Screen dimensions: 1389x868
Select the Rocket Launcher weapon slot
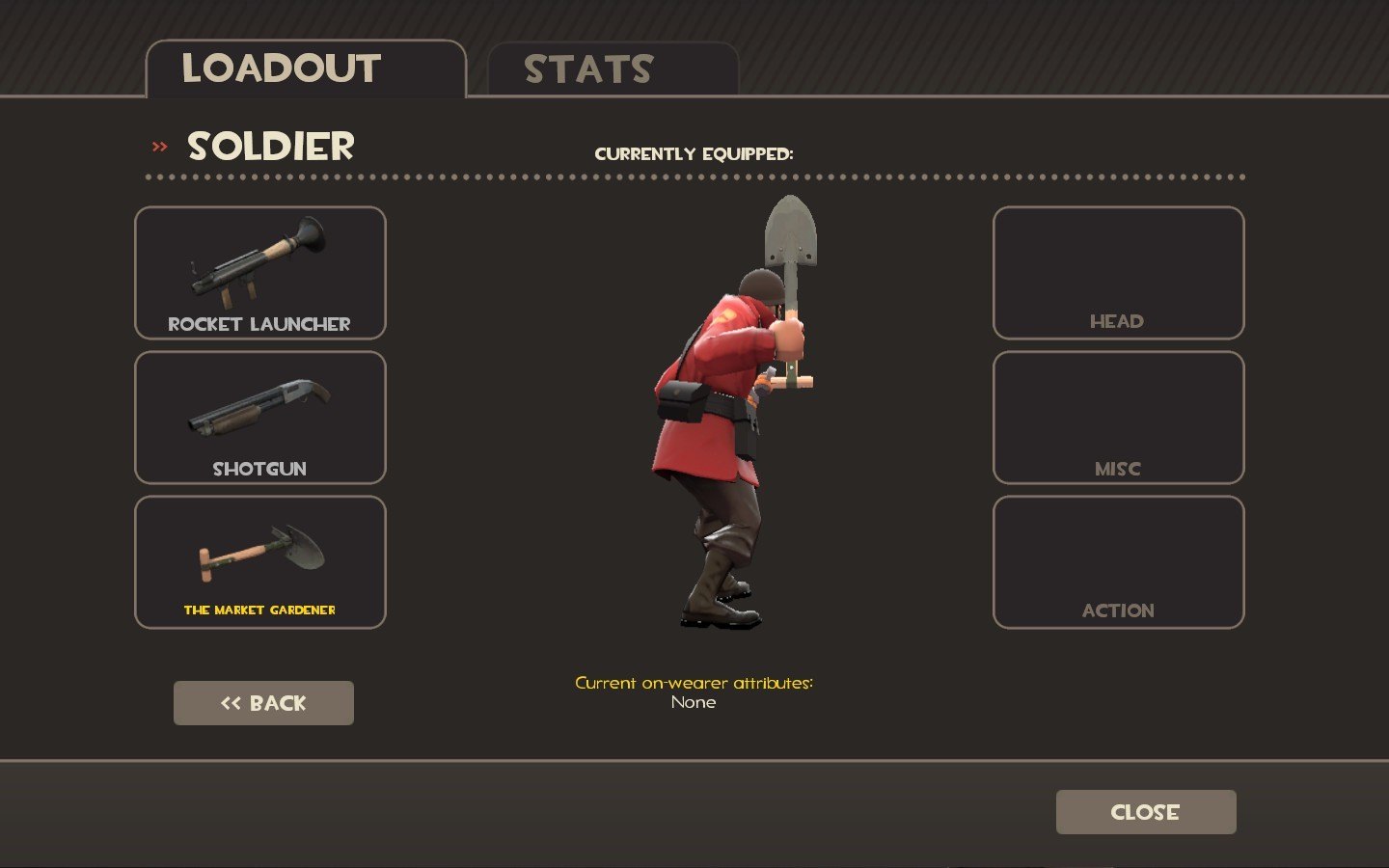(x=260, y=273)
